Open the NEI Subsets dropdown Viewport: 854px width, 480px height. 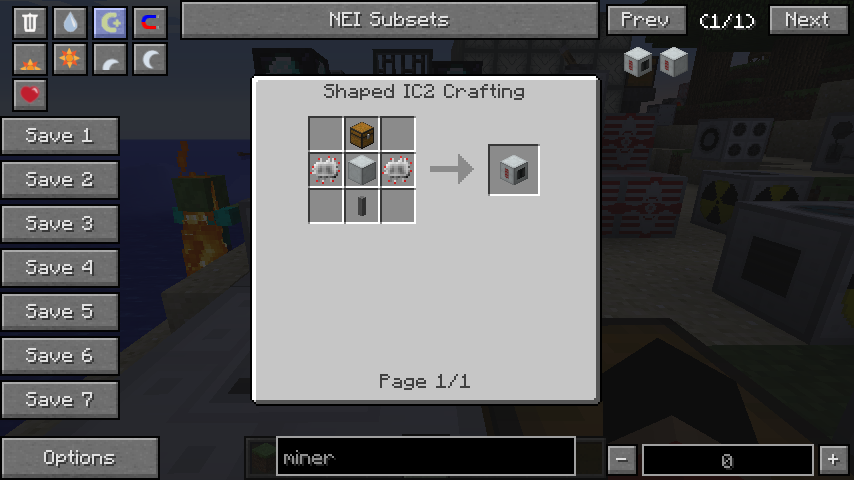(389, 20)
